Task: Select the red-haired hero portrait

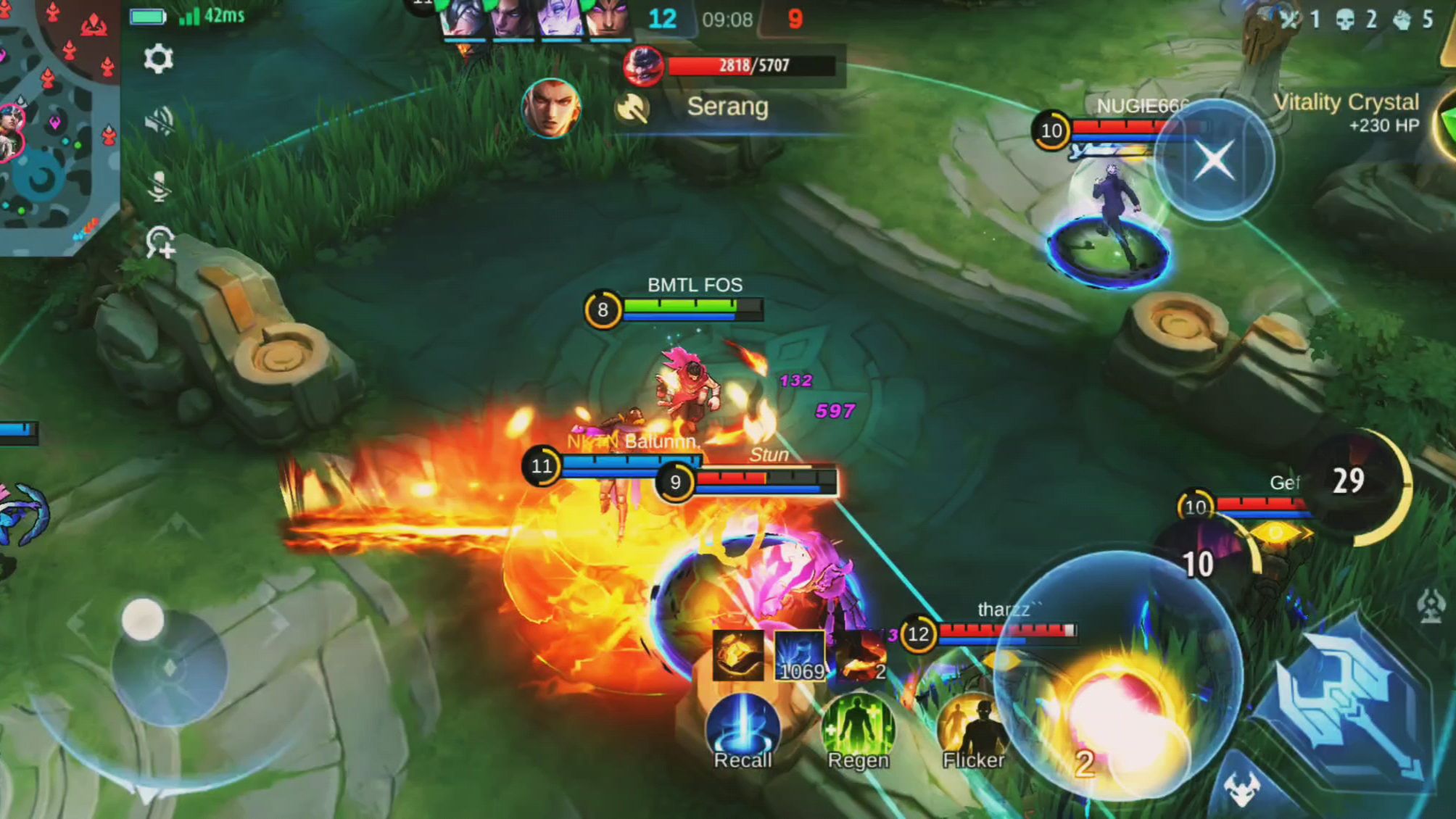Action: [x=551, y=109]
